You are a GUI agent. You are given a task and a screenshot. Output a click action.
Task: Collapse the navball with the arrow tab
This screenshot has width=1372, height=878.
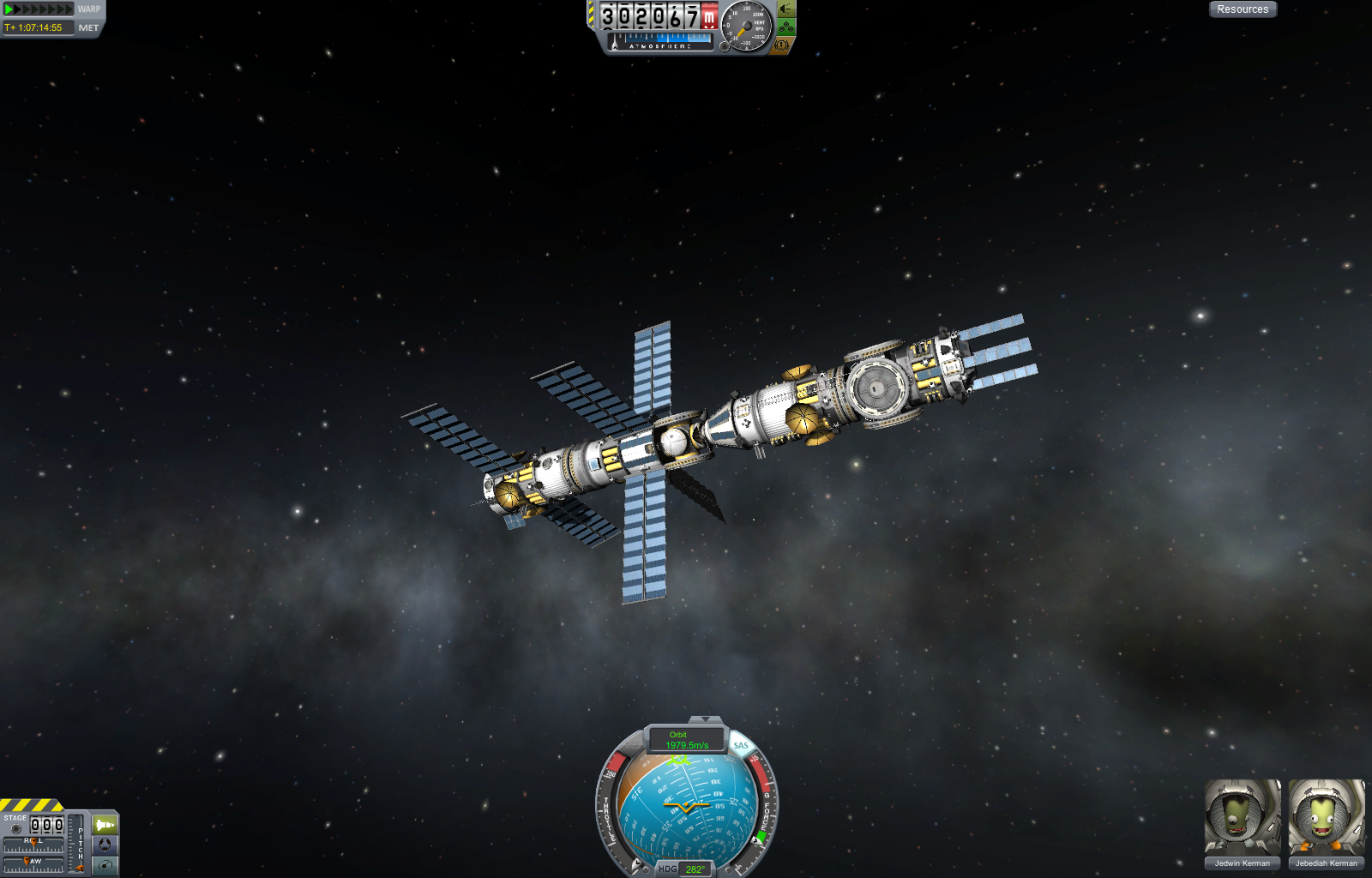pos(705,719)
